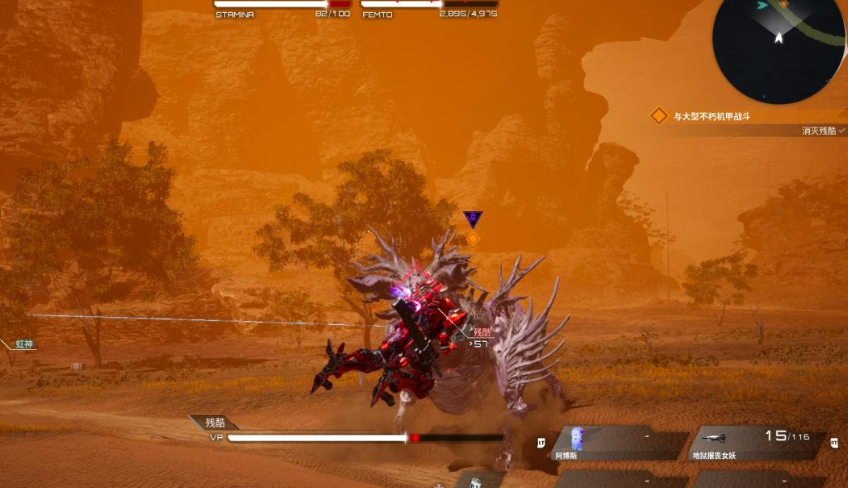Select the 与大型不朽机甲战斗 mission objective
848x488 pixels.
coord(710,116)
